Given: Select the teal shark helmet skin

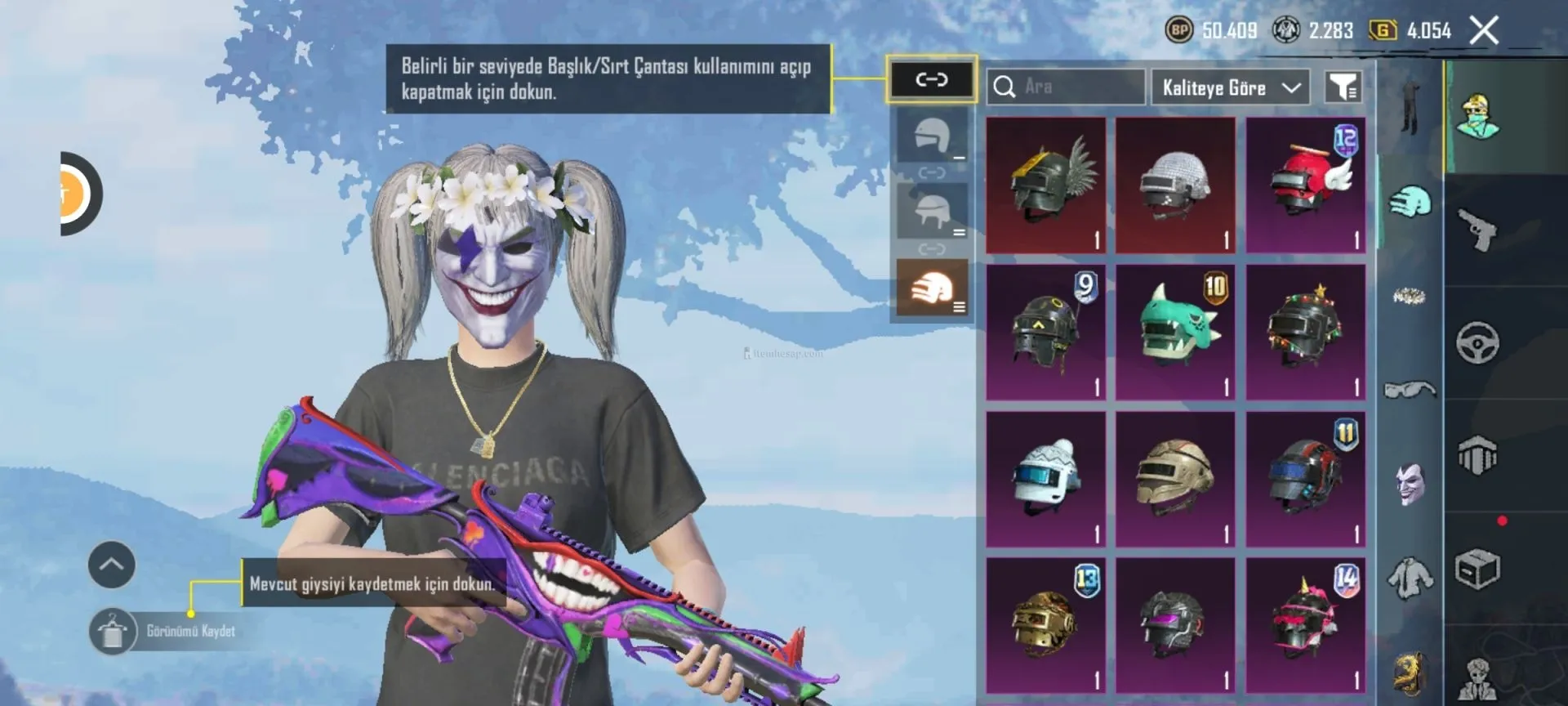Looking at the screenshot, I should pos(1175,332).
